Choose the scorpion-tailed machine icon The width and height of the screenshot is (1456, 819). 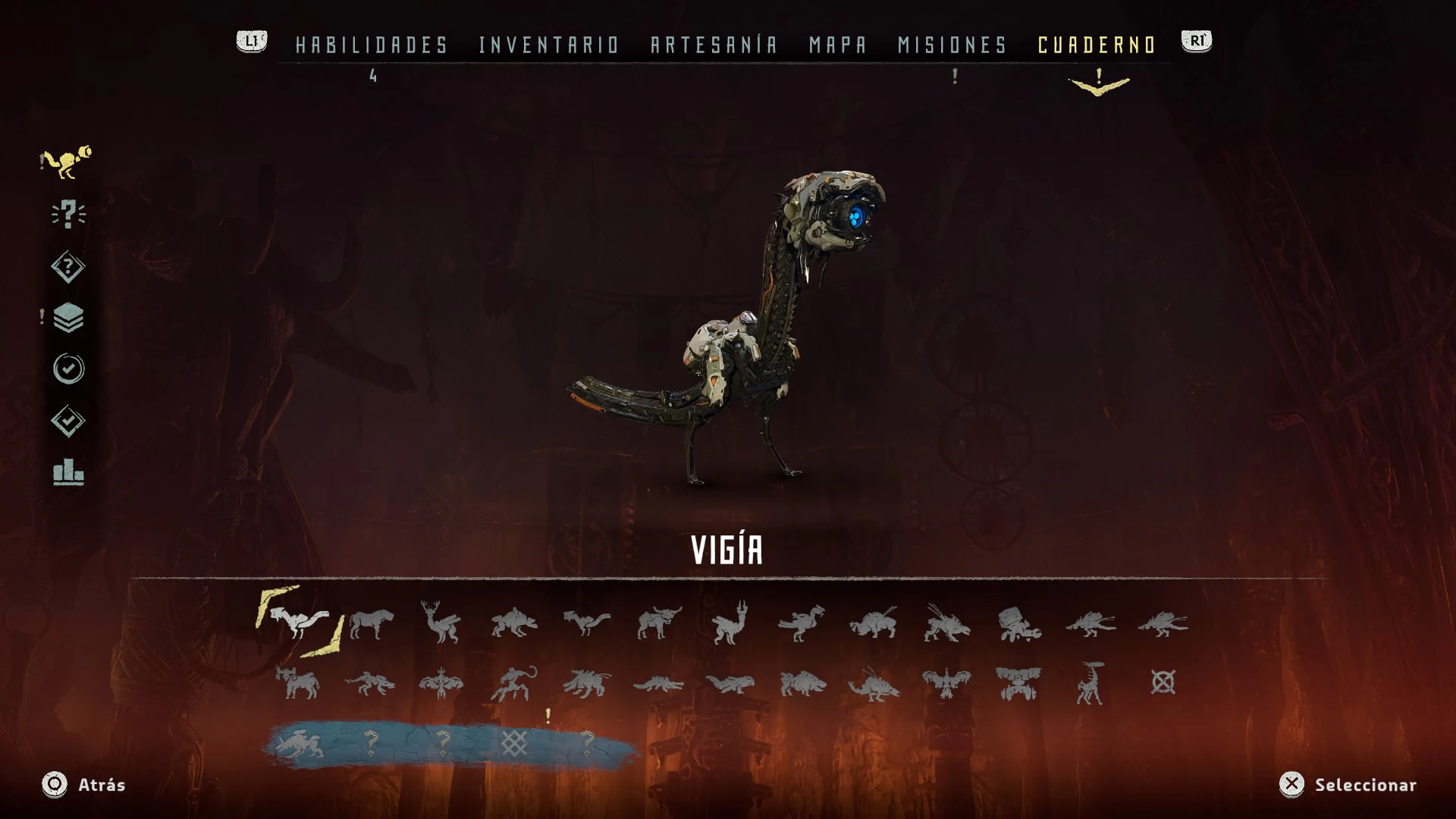[514, 683]
